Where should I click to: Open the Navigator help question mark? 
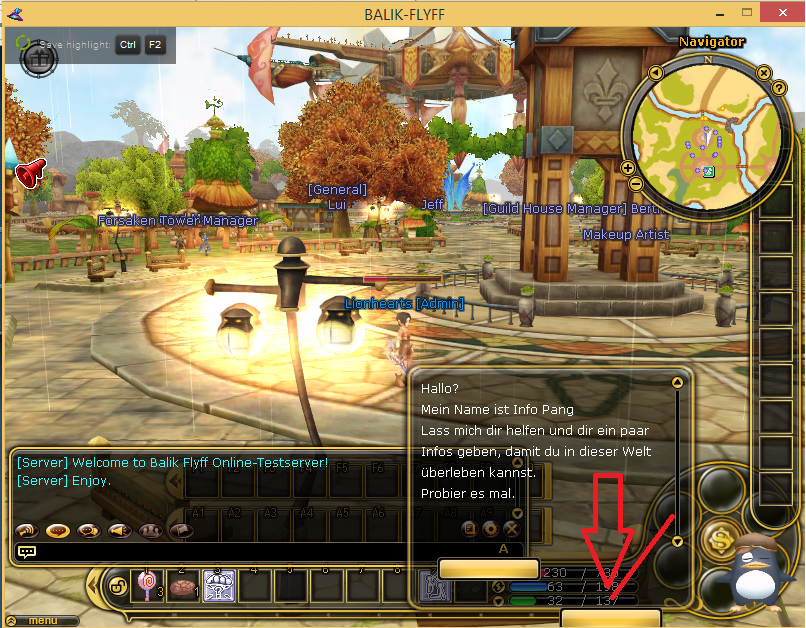point(778,88)
